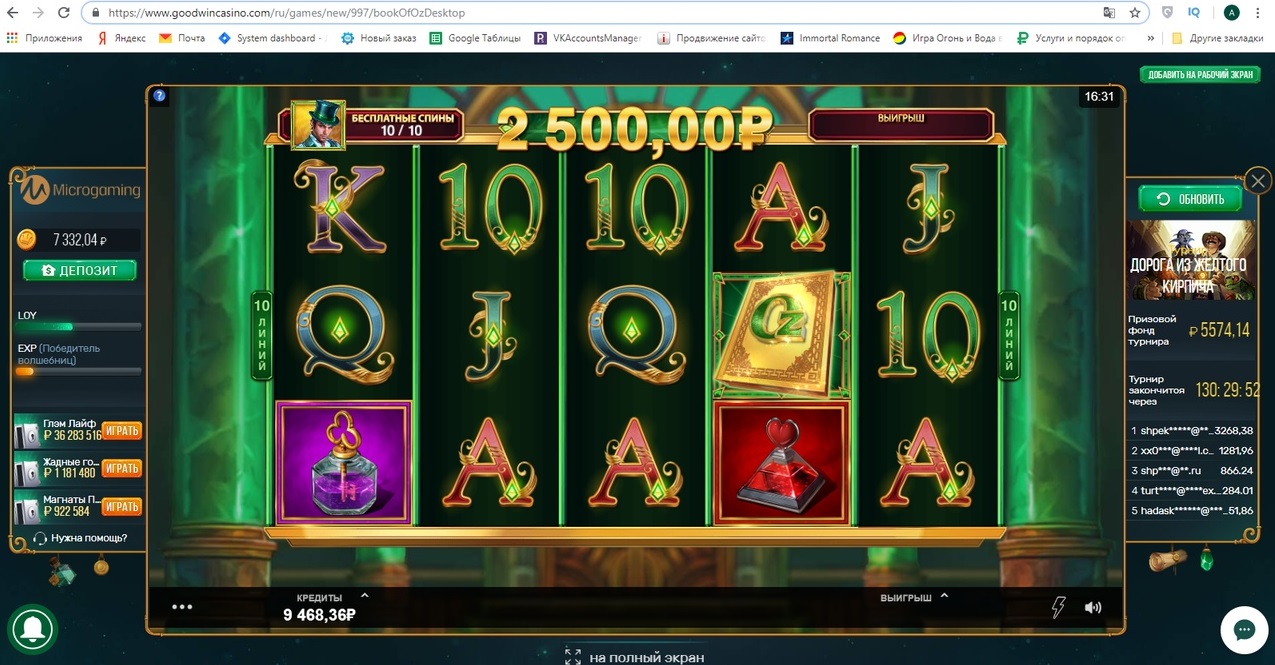This screenshot has width=1275, height=665.
Task: Play the Жадные jackpot game
Action: click(x=121, y=468)
